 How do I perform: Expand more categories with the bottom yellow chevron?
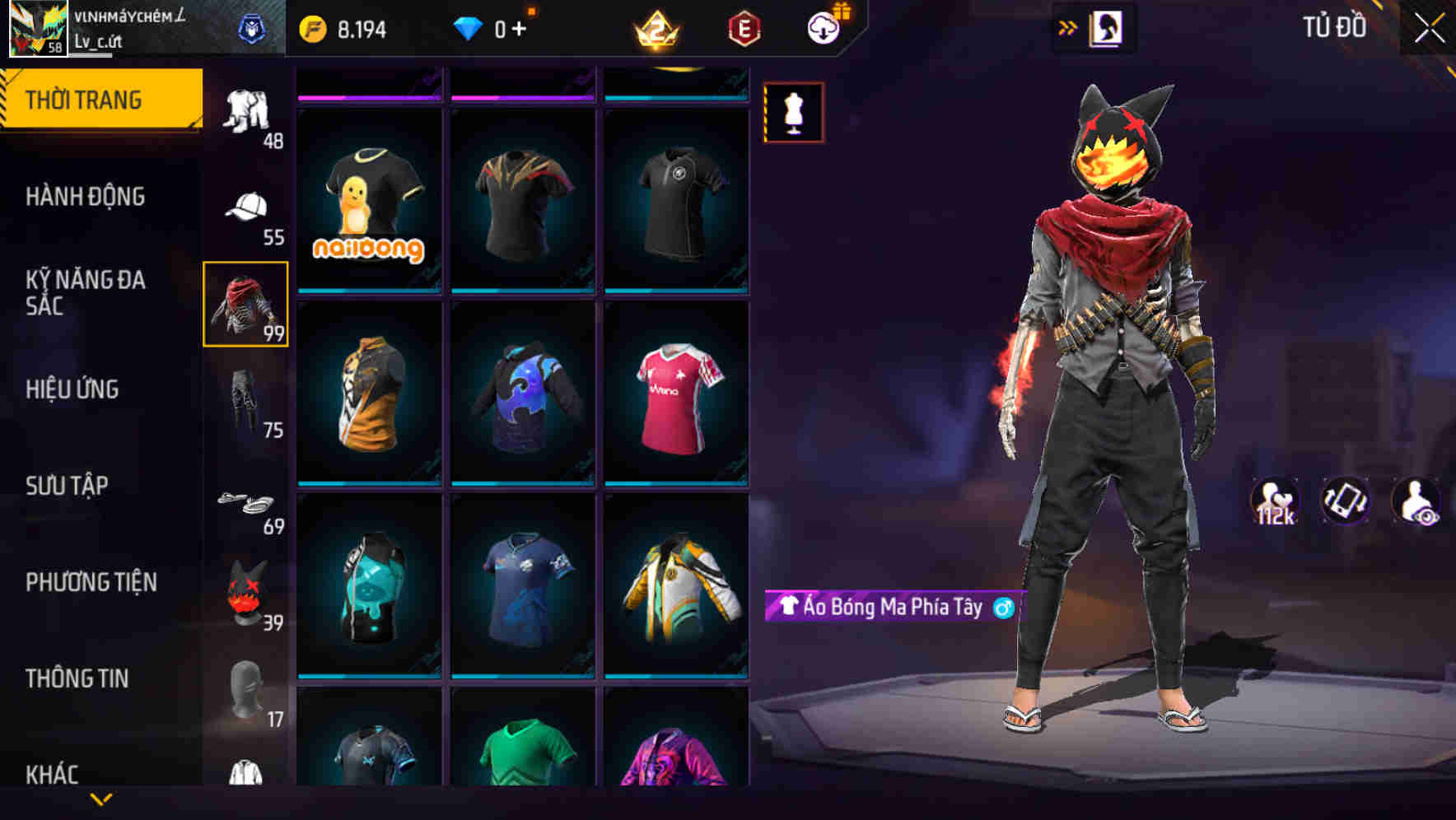(x=100, y=800)
